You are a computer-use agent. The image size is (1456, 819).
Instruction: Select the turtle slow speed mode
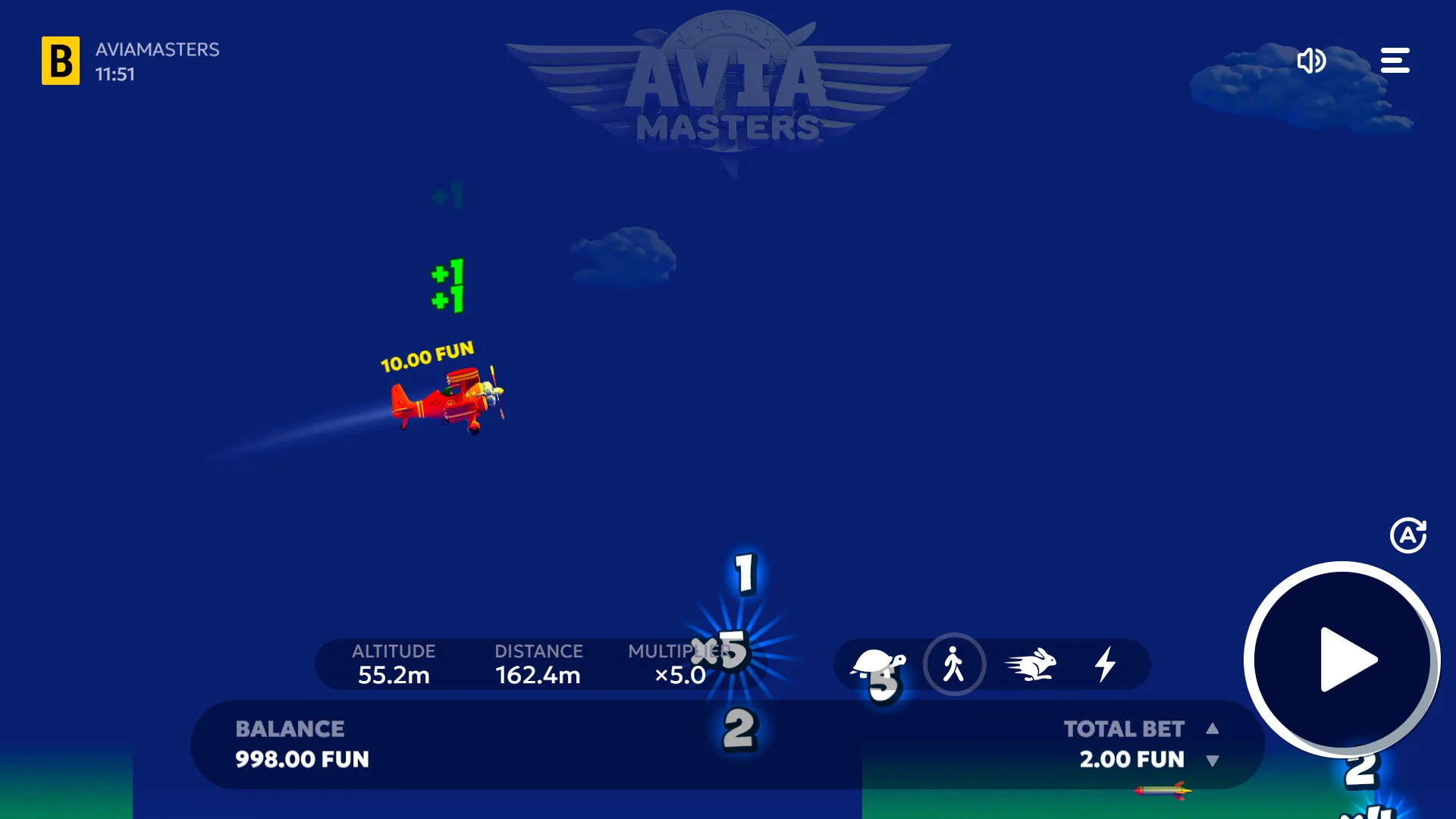880,664
